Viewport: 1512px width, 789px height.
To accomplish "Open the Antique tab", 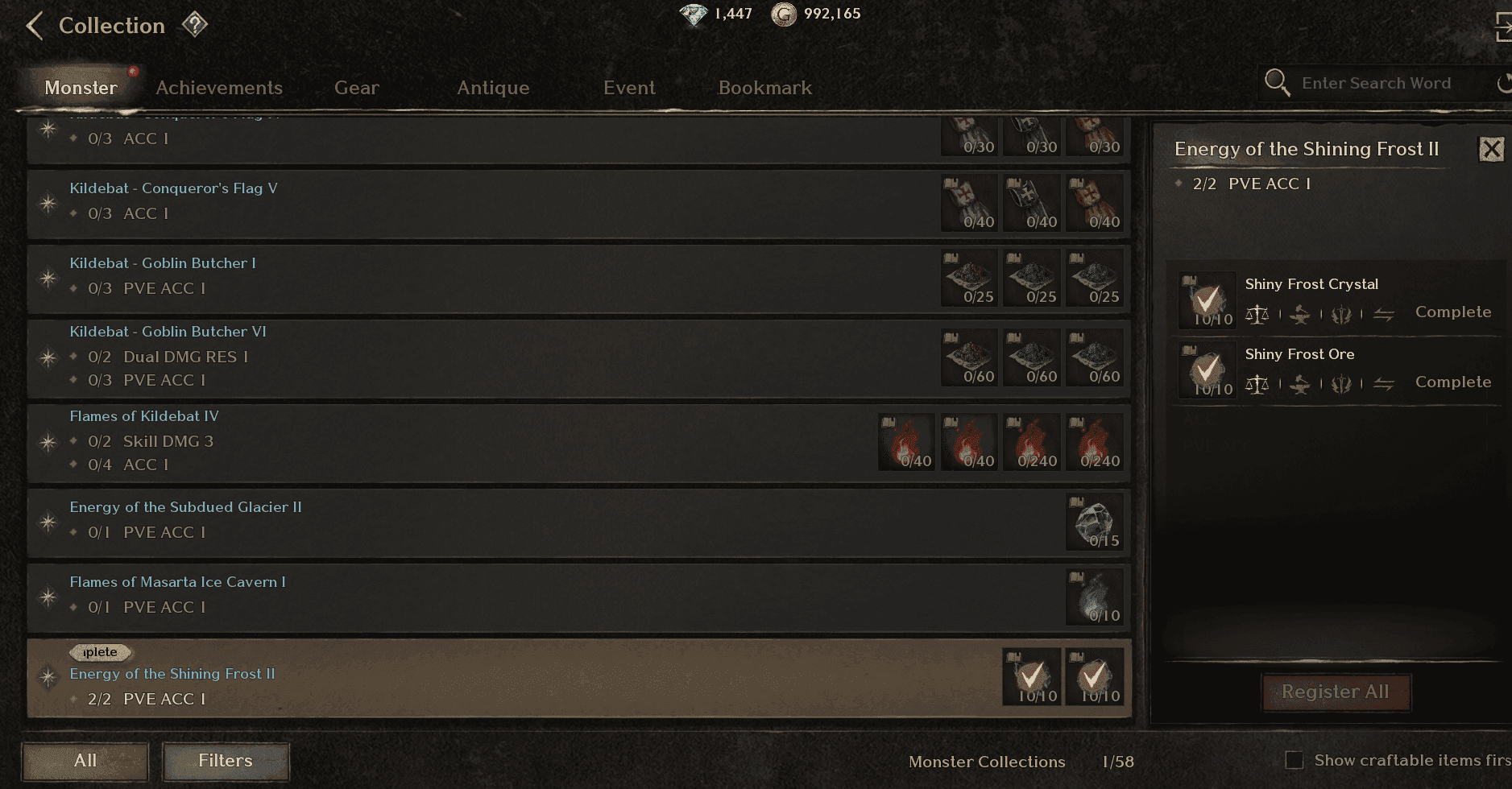I will [493, 88].
